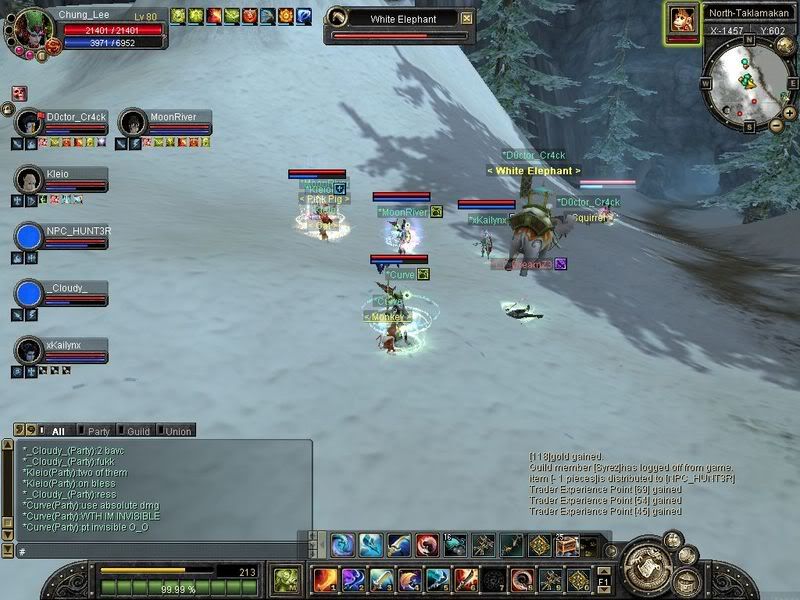This screenshot has height=600, width=800.
Task: Click the chat input field
Action: 160,551
